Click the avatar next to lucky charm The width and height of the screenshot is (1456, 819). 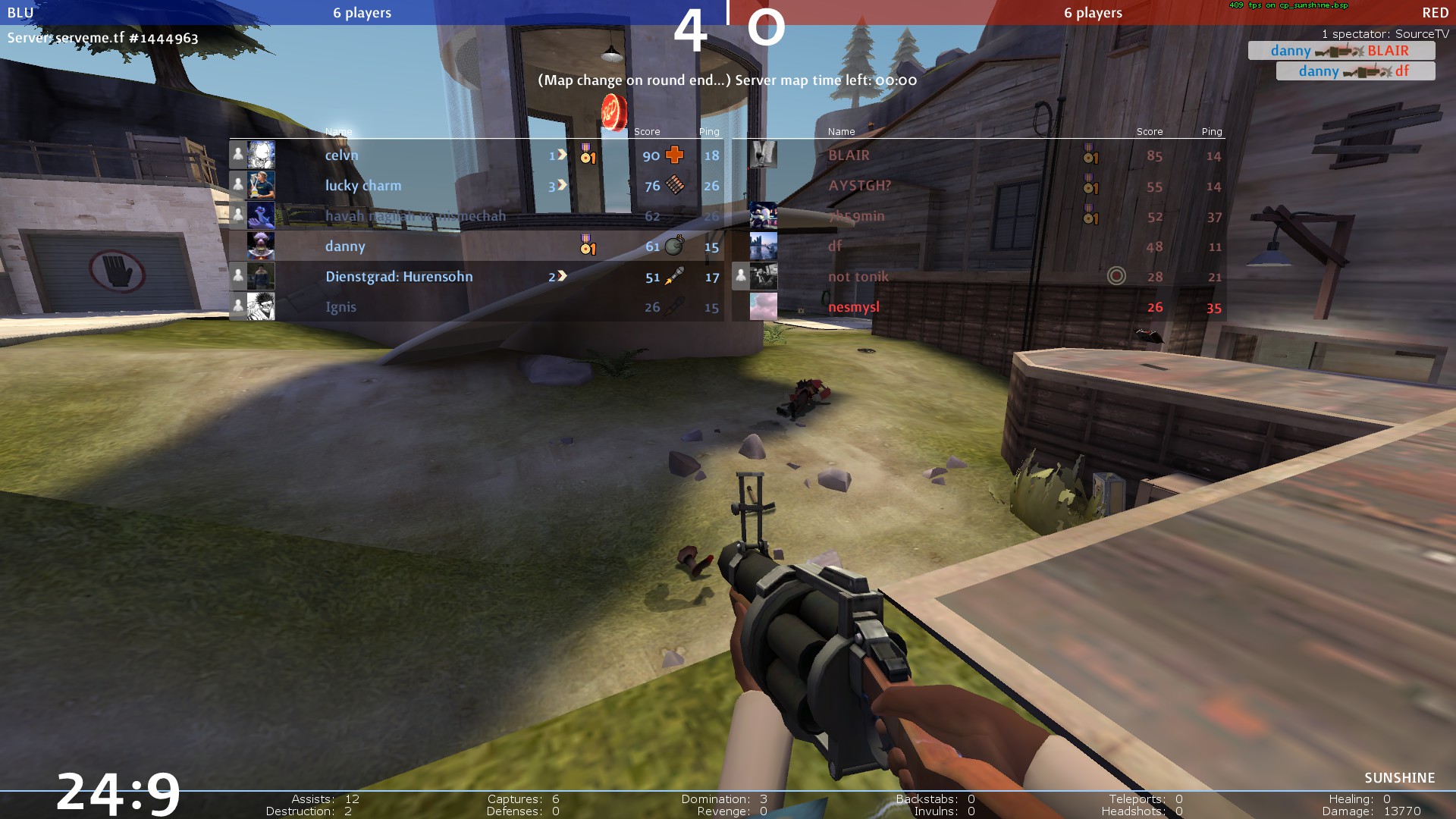261,185
